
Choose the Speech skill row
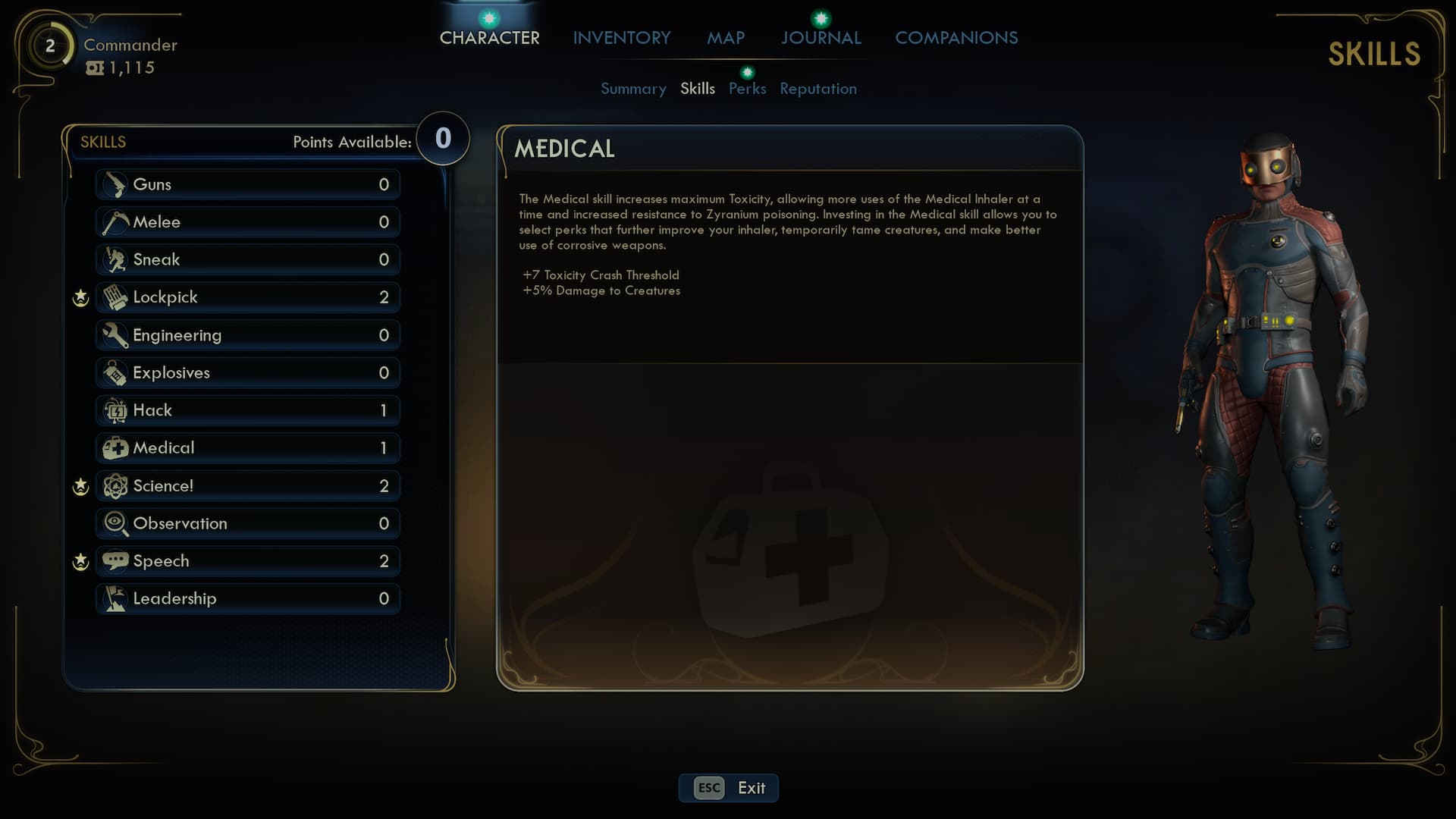247,561
